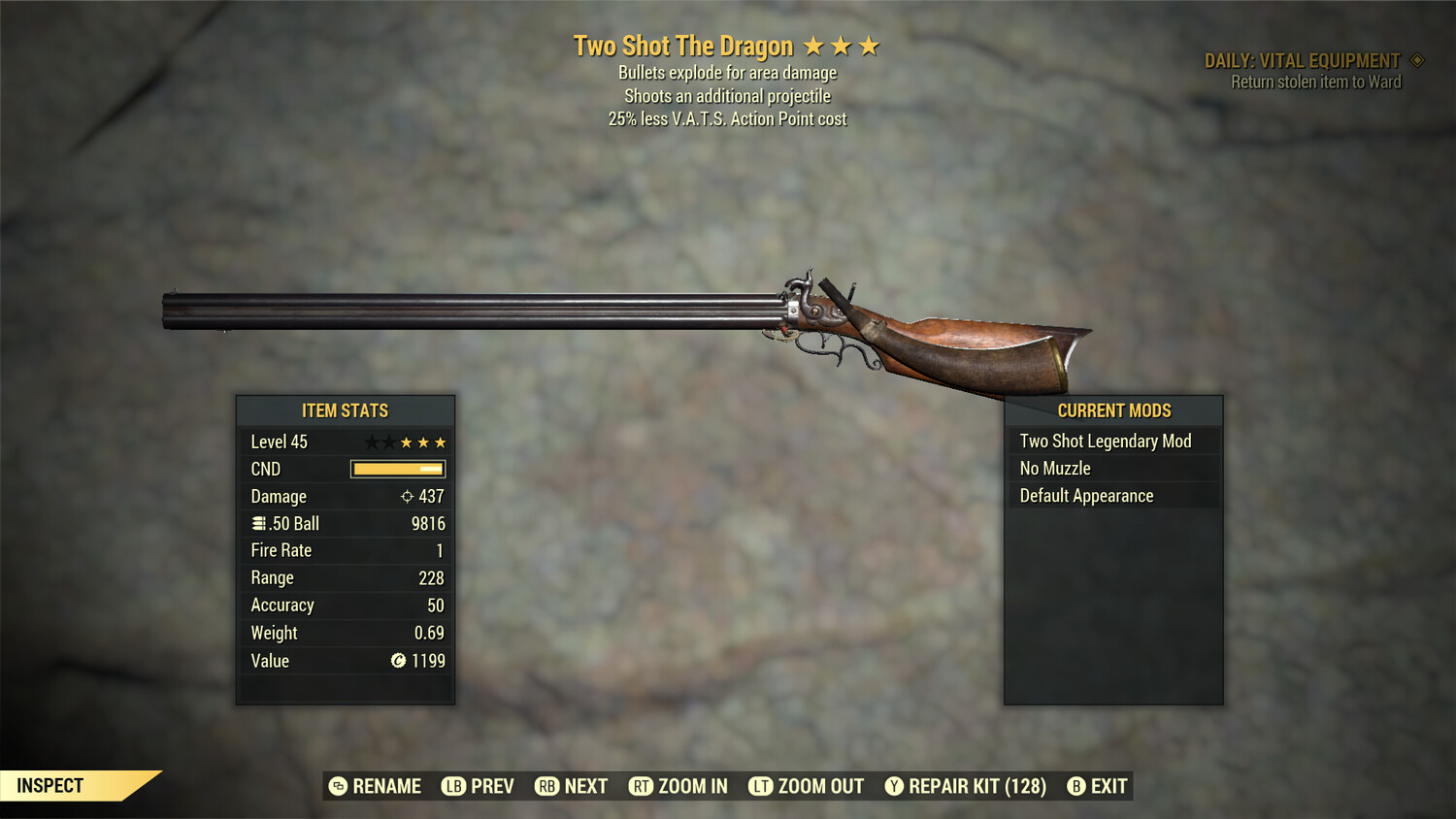Select the ammo icon beside .50 Ball
The height and width of the screenshot is (819, 1456).
click(258, 523)
